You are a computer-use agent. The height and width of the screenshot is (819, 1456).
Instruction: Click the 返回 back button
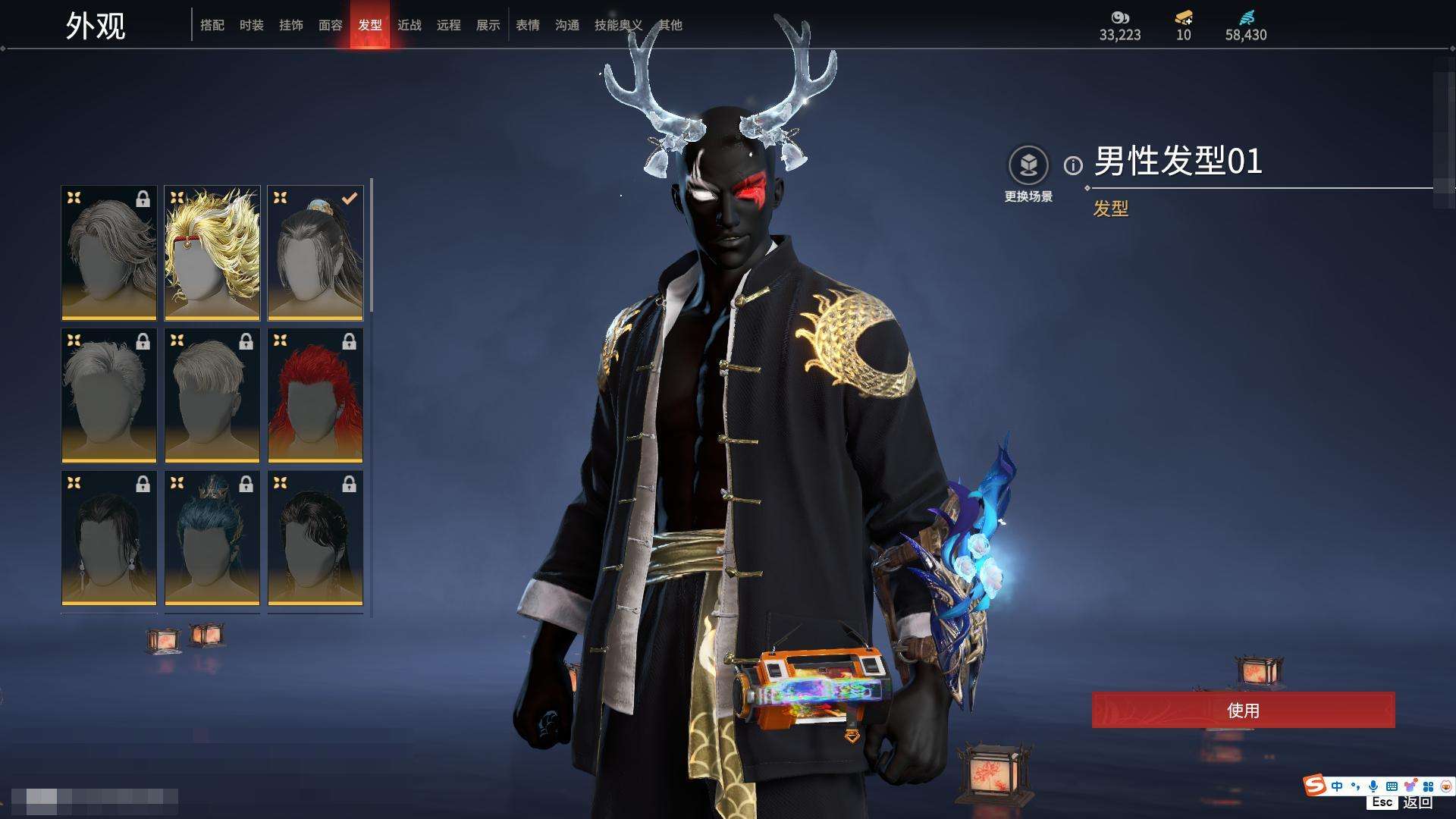click(1417, 802)
